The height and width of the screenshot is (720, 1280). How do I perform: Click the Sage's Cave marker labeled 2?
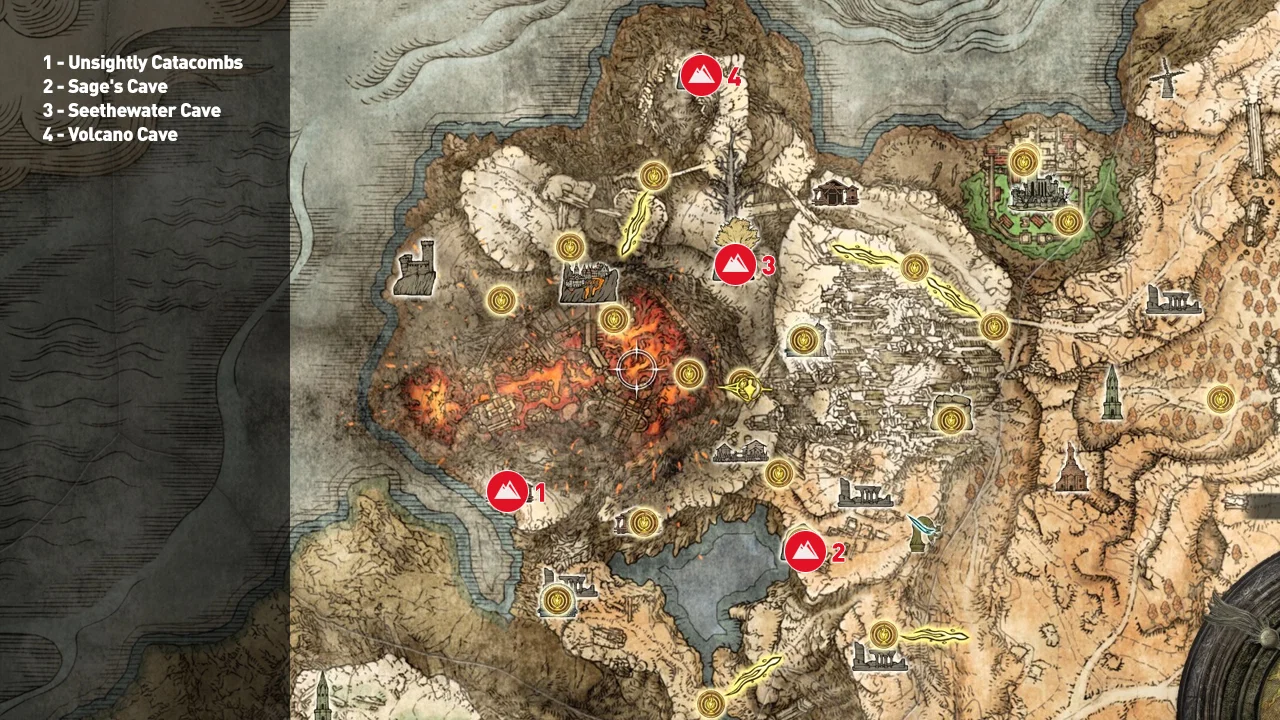[x=808, y=550]
